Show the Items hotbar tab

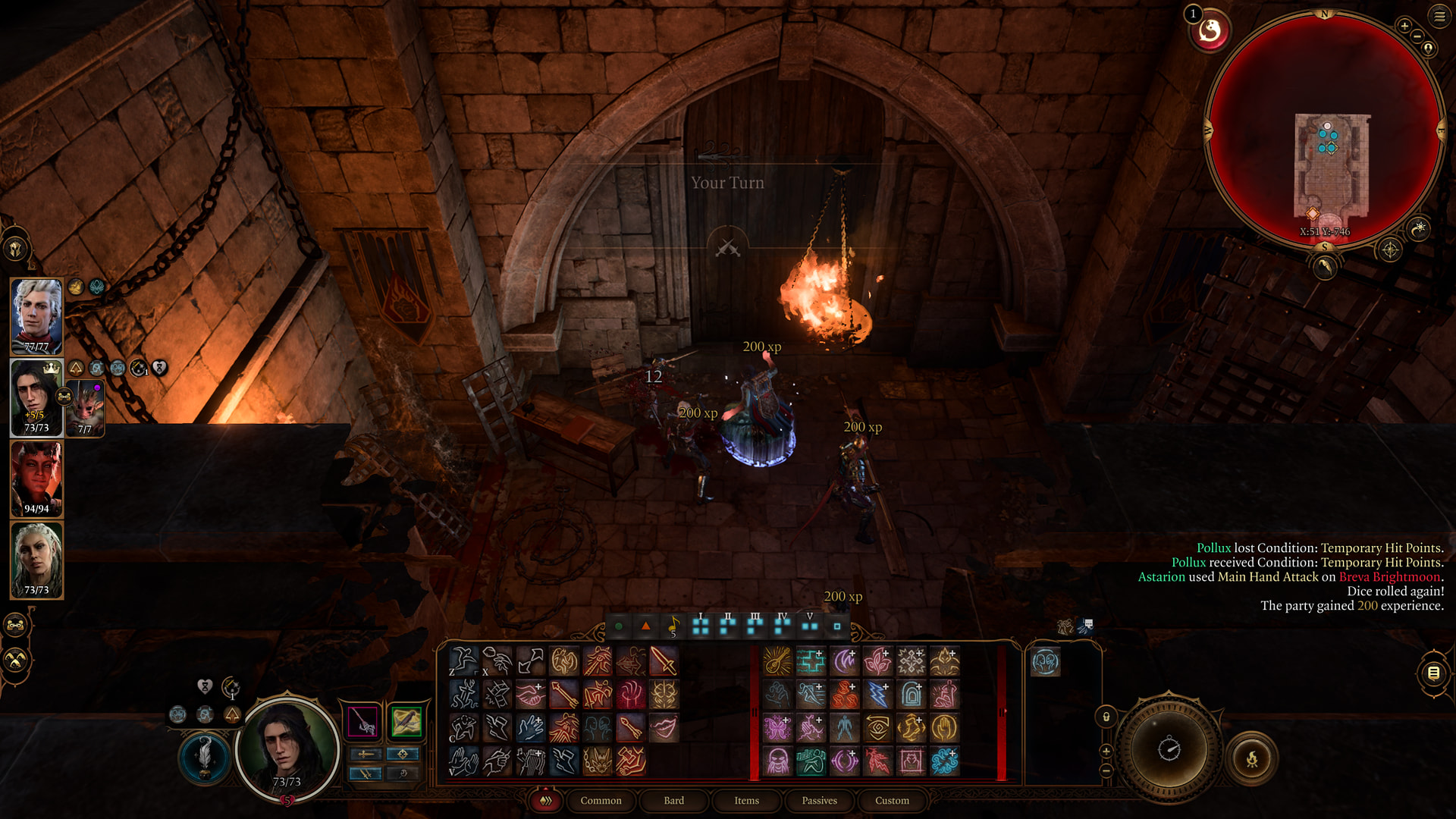click(746, 801)
